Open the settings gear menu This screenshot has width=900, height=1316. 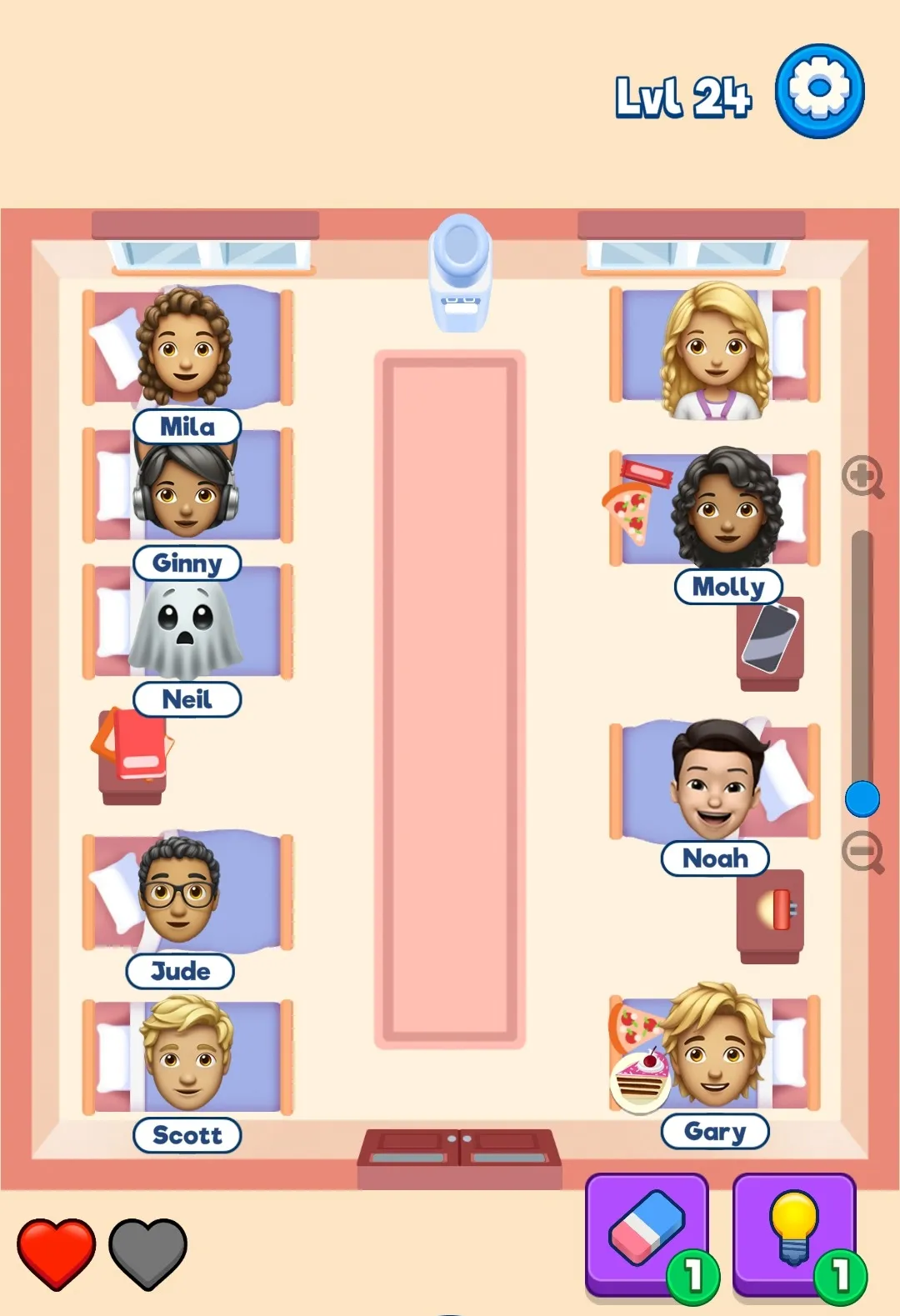pos(819,91)
